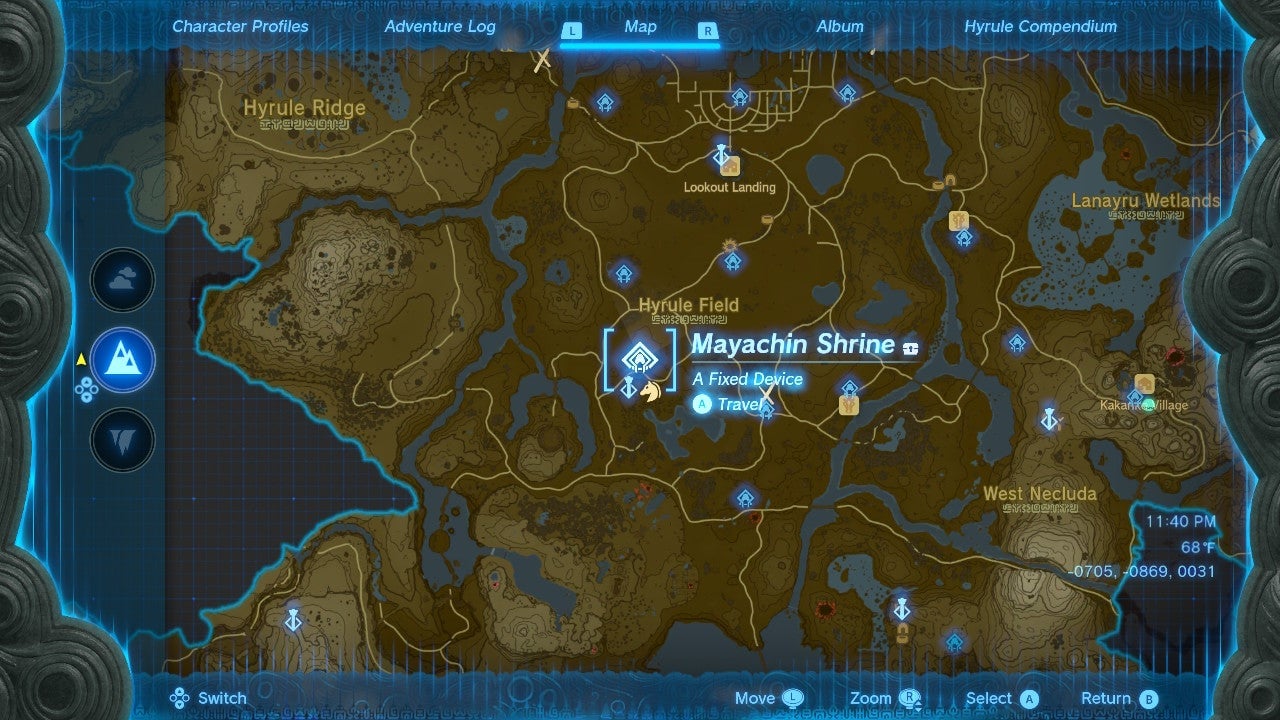Select the sky map layer cloud icon
Image resolution: width=1280 pixels, height=720 pixels.
pos(121,280)
